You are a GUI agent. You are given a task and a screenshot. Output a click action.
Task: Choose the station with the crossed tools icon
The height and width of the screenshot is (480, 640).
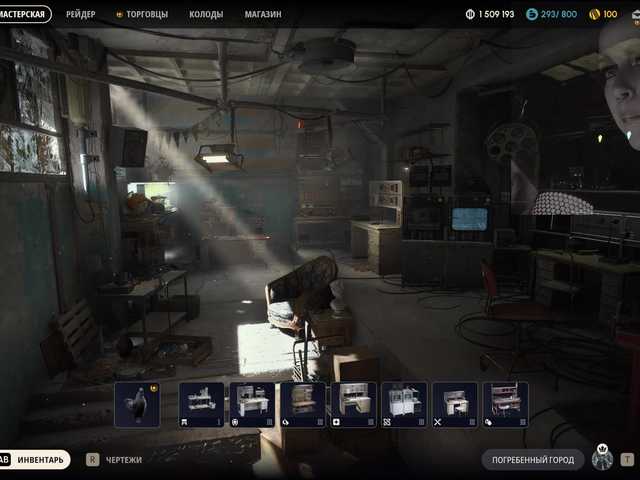[454, 405]
